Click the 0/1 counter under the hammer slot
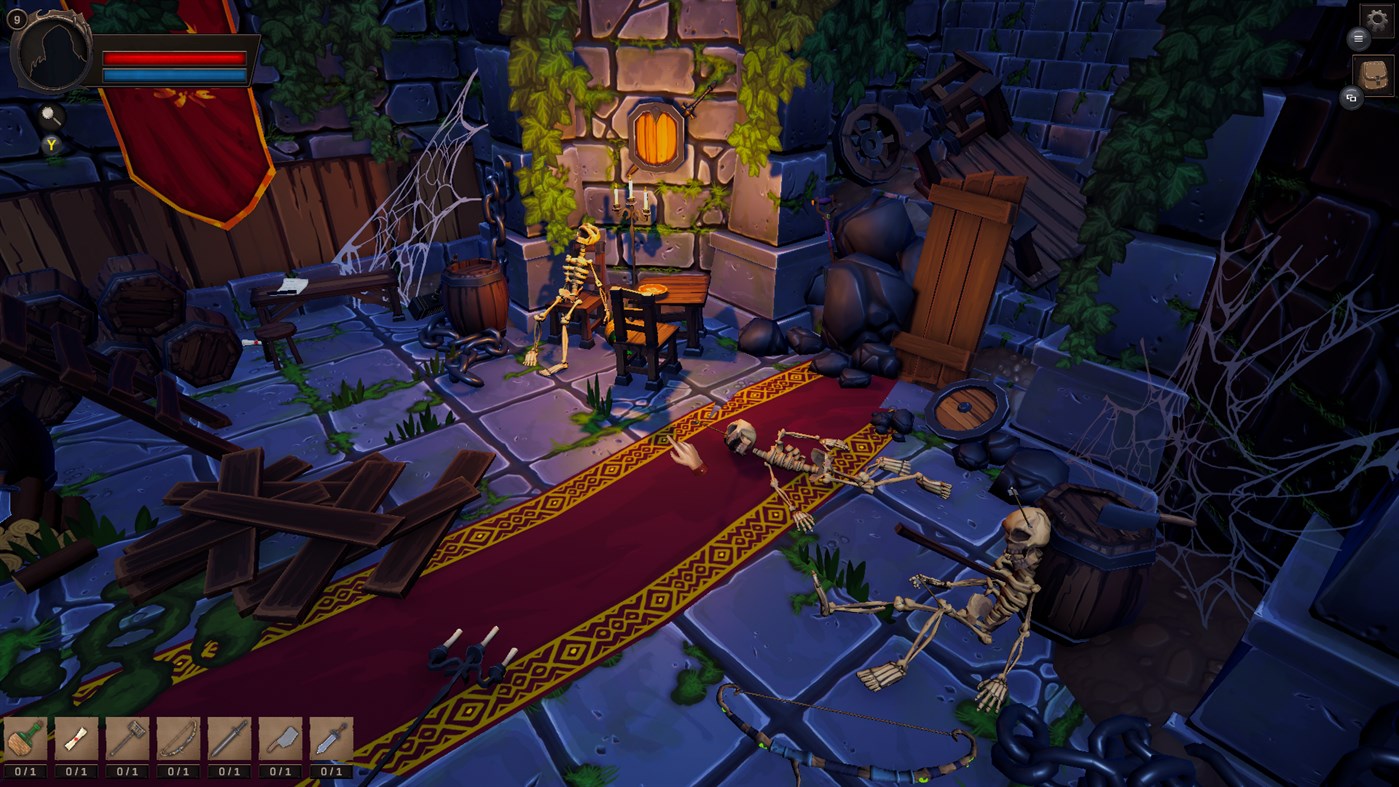Viewport: 1399px width, 787px height. tap(126, 771)
